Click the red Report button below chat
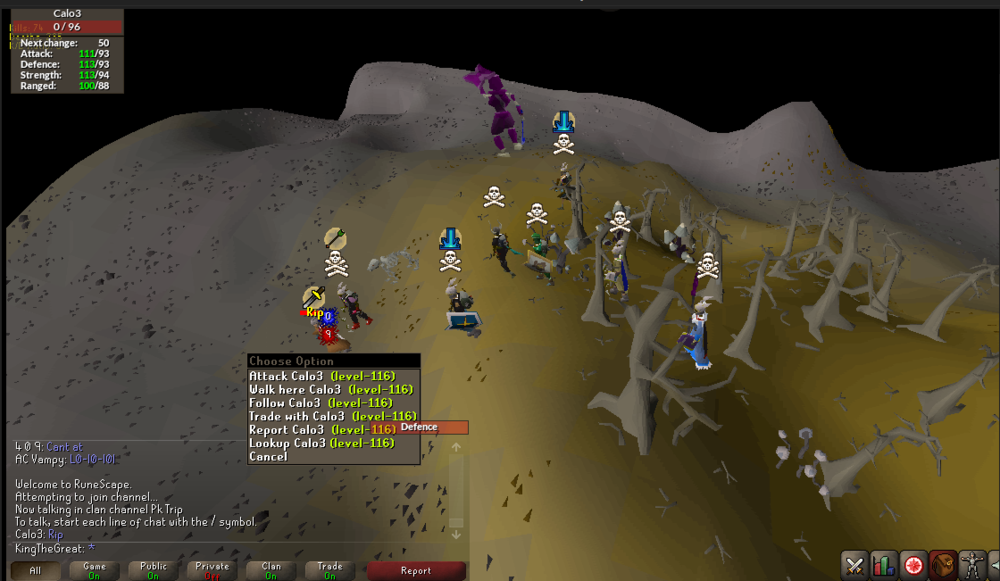Viewport: 1000px width, 581px height. pyautogui.click(x=416, y=571)
